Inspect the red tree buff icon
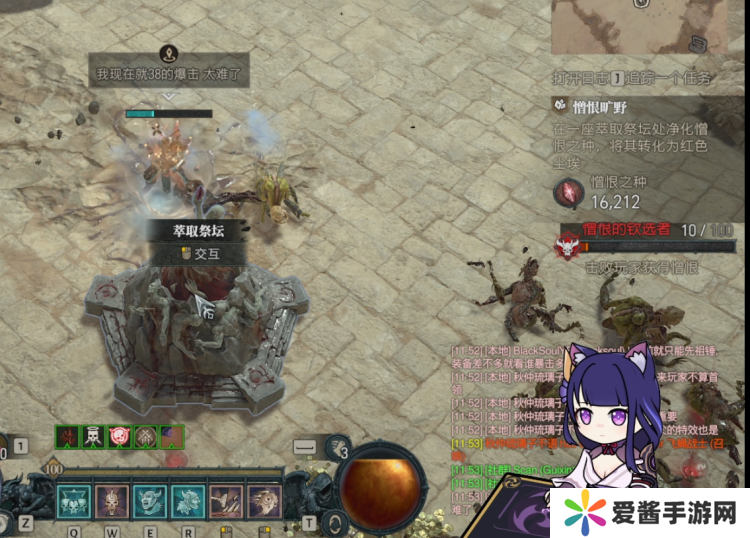 (68, 437)
